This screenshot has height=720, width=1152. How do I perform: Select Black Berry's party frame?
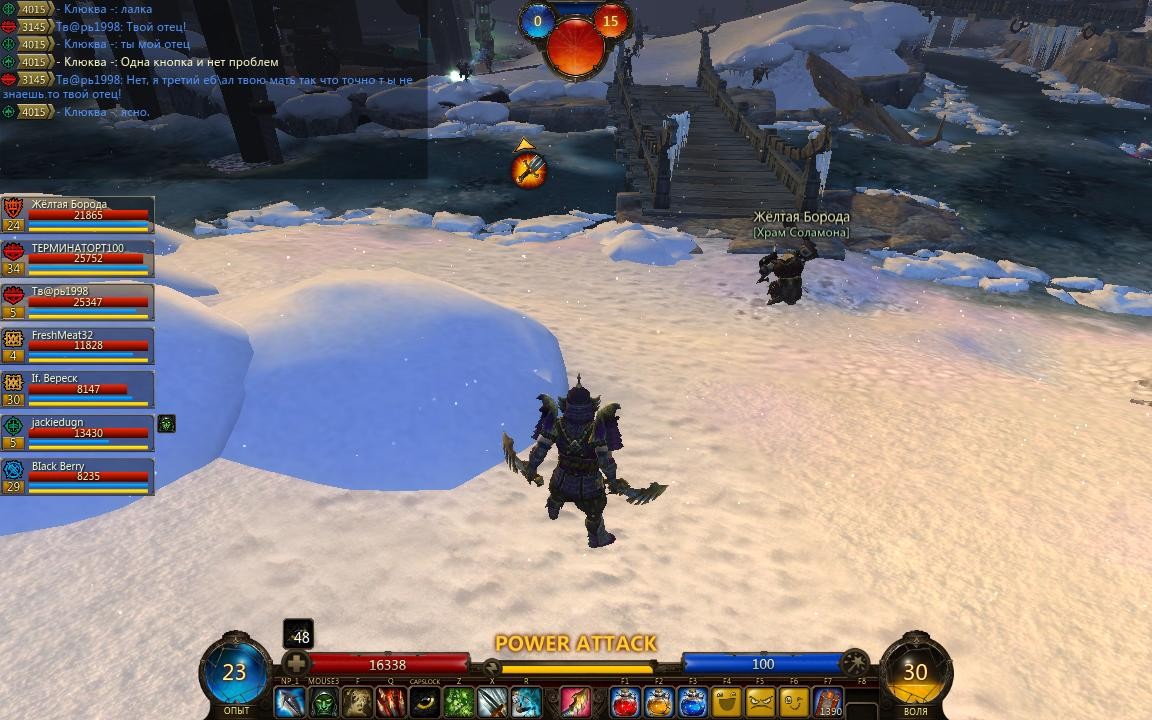(x=78, y=476)
